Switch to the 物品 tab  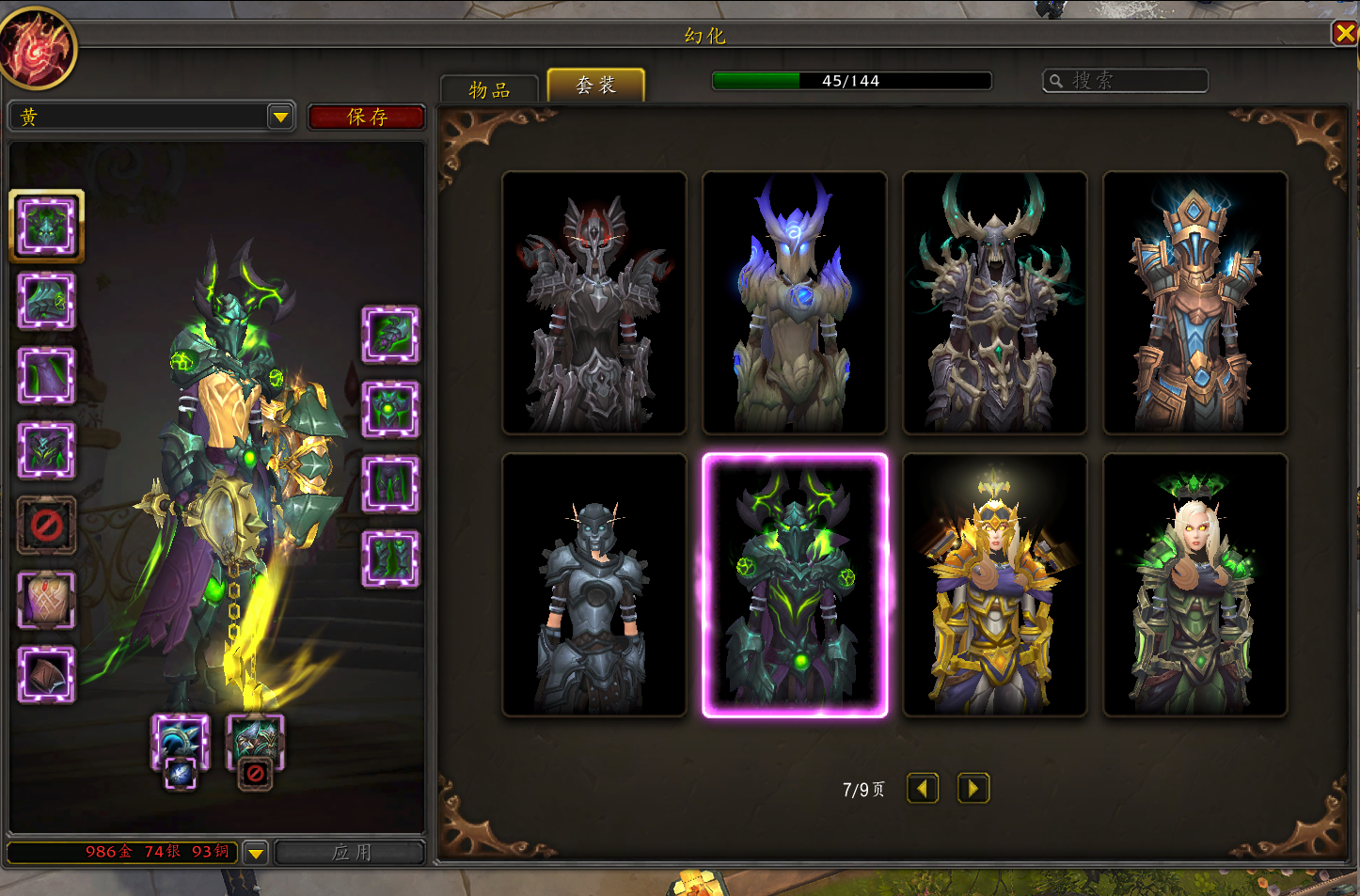pyautogui.click(x=489, y=89)
